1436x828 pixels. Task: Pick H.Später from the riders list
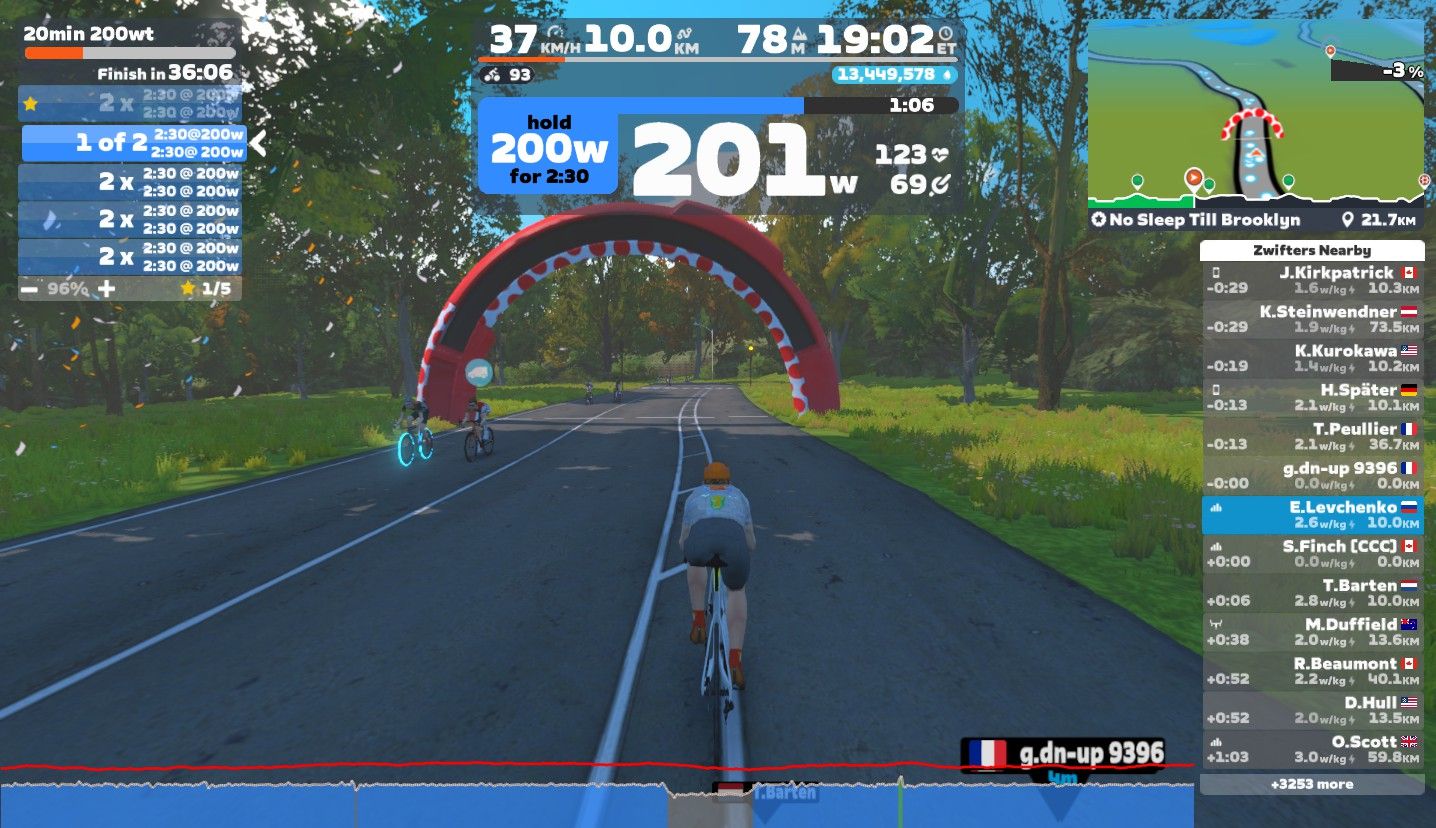coord(1311,398)
